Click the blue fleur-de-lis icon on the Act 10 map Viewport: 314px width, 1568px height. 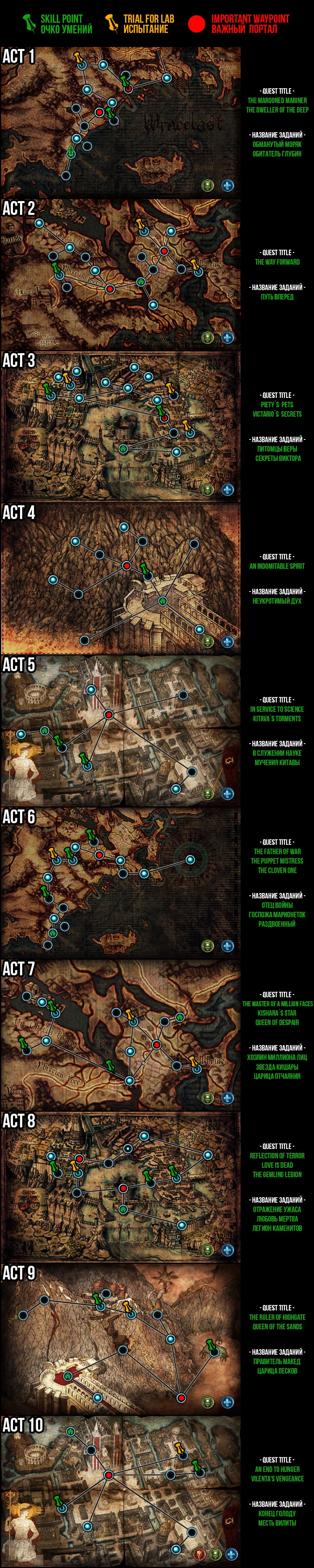point(231,1554)
